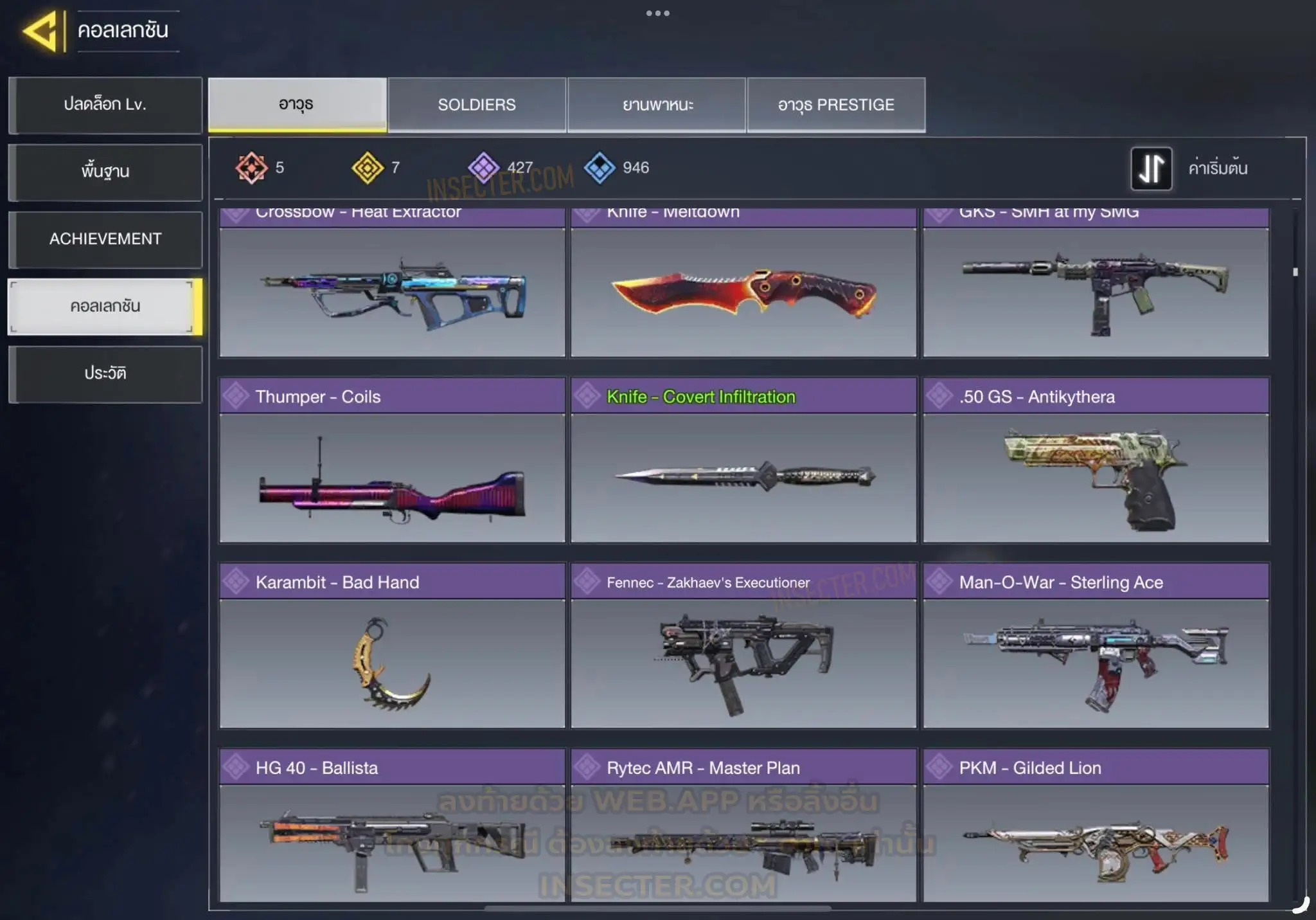This screenshot has width=1316, height=920.
Task: Open the ประวัติ menu entry
Action: coord(105,374)
